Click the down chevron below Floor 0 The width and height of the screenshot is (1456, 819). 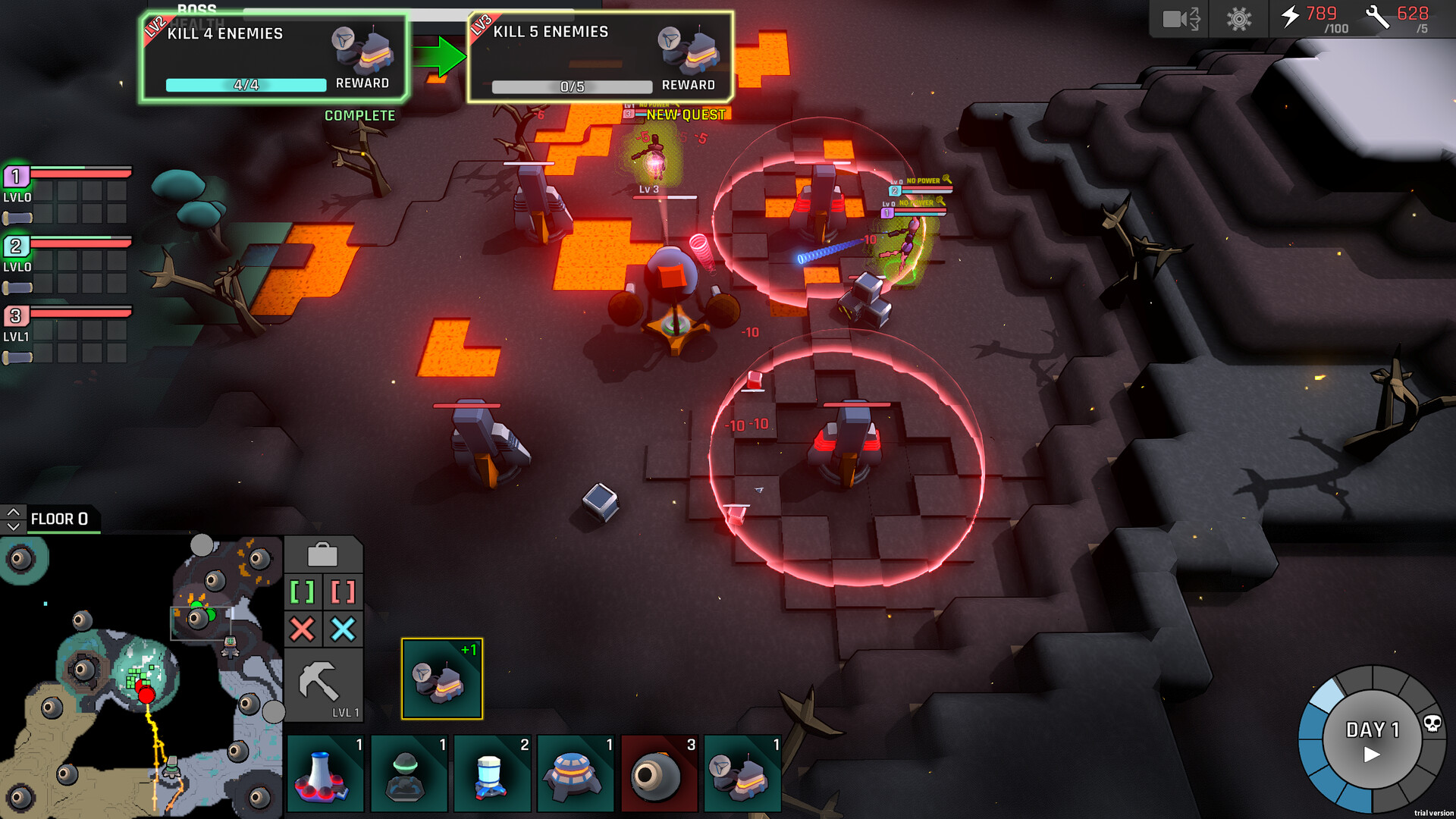point(13,526)
